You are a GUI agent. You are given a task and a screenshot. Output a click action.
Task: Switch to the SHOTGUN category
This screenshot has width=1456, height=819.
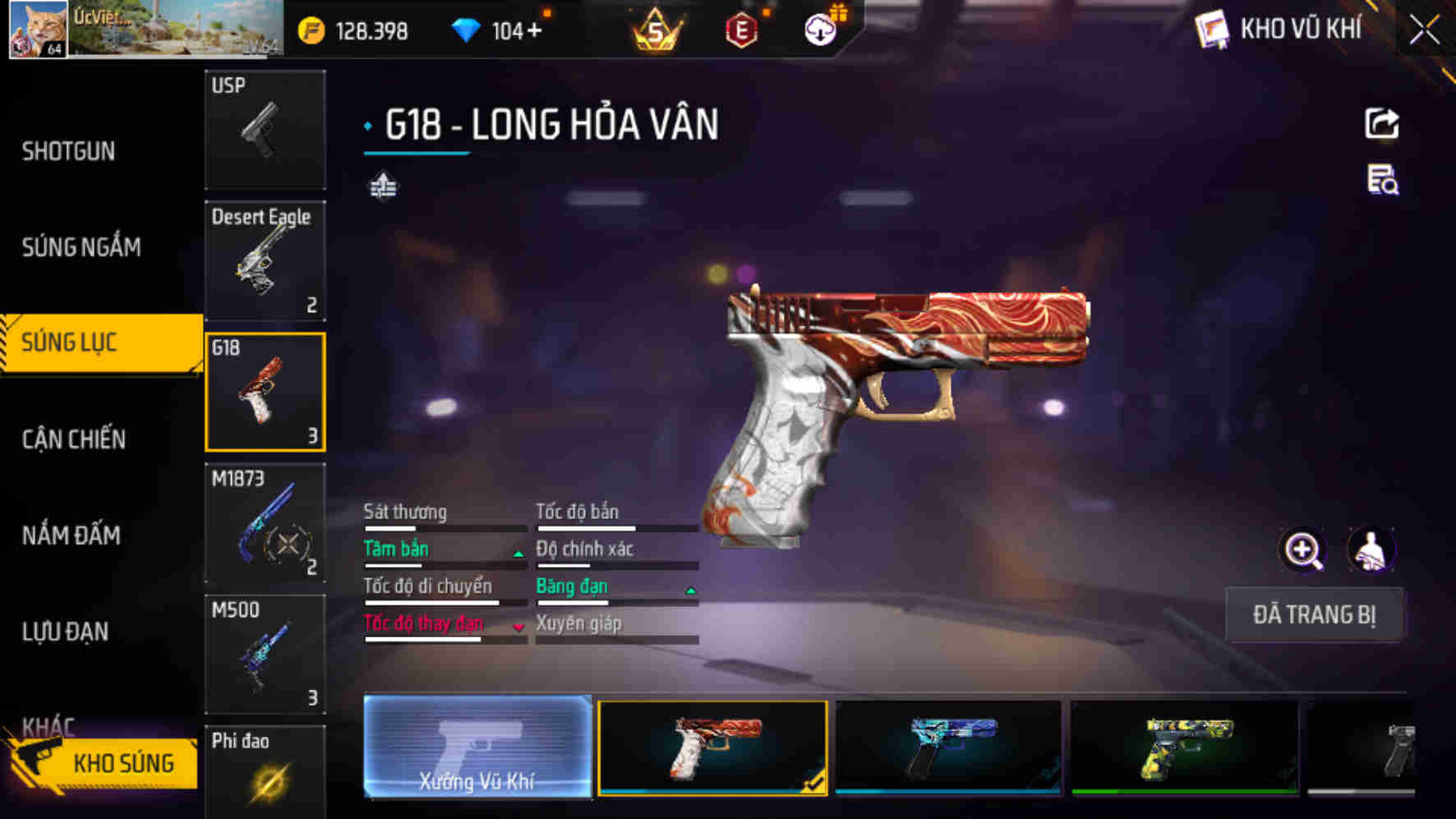[69, 151]
